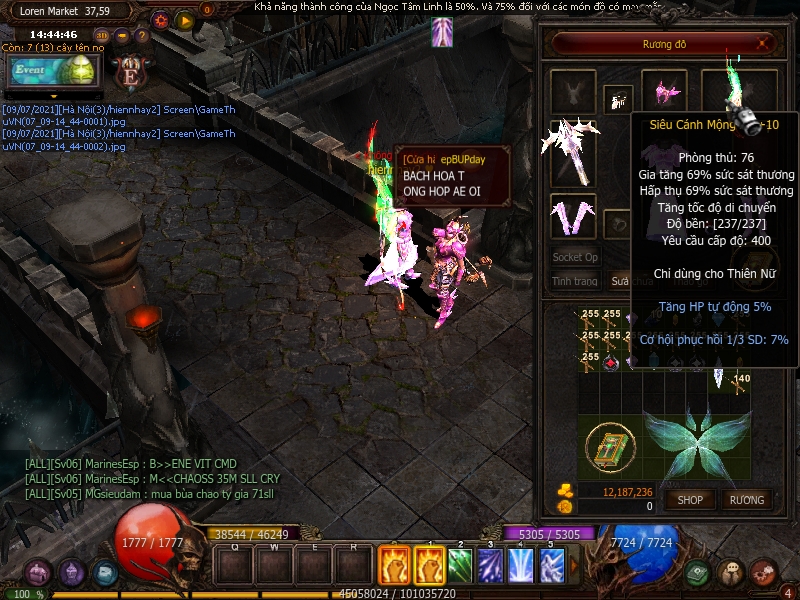The width and height of the screenshot is (800, 600).
Task: Select the equipped pink helmet slot
Action: coord(663,93)
